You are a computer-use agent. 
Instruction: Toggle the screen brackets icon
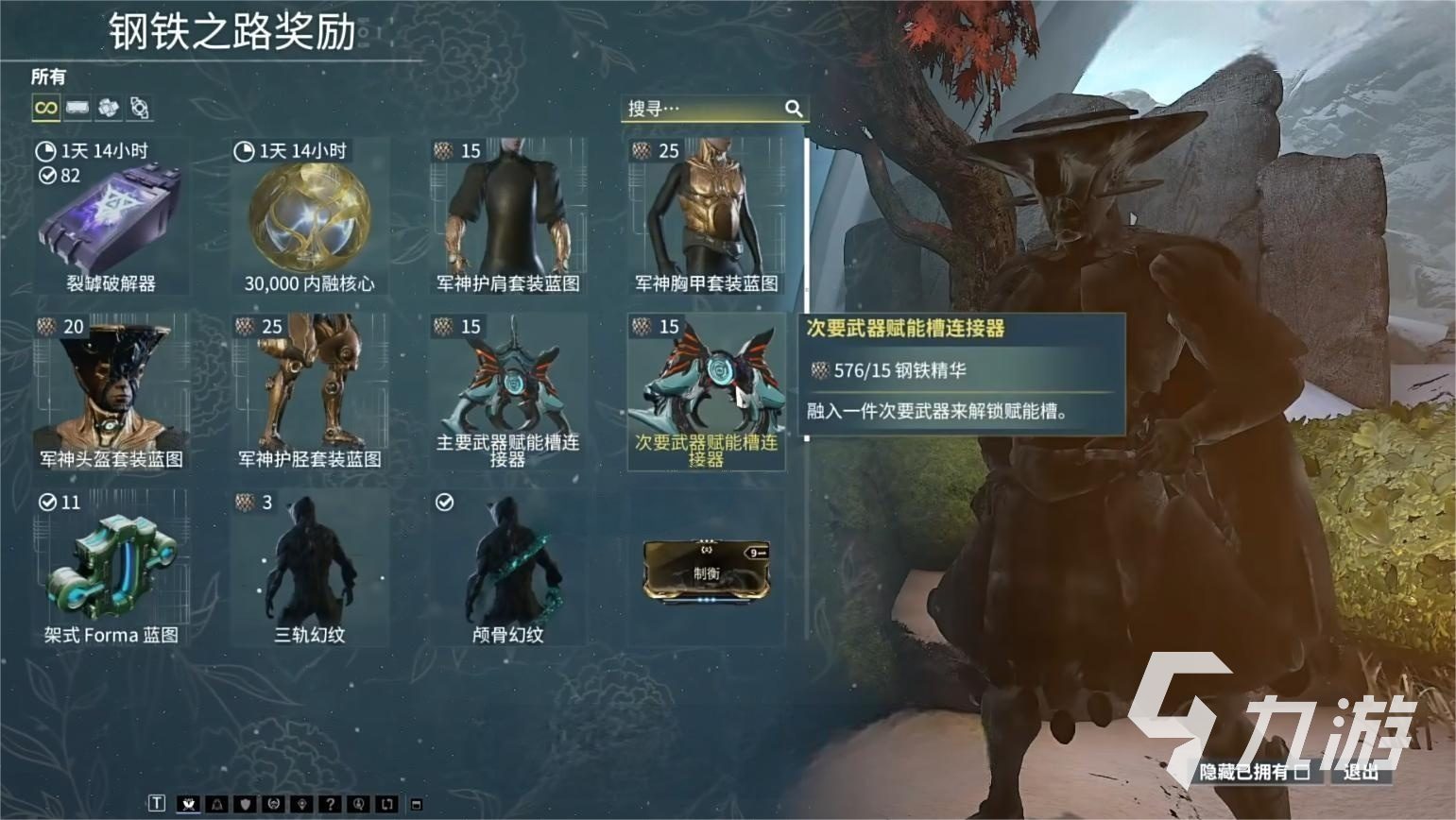coord(387,805)
